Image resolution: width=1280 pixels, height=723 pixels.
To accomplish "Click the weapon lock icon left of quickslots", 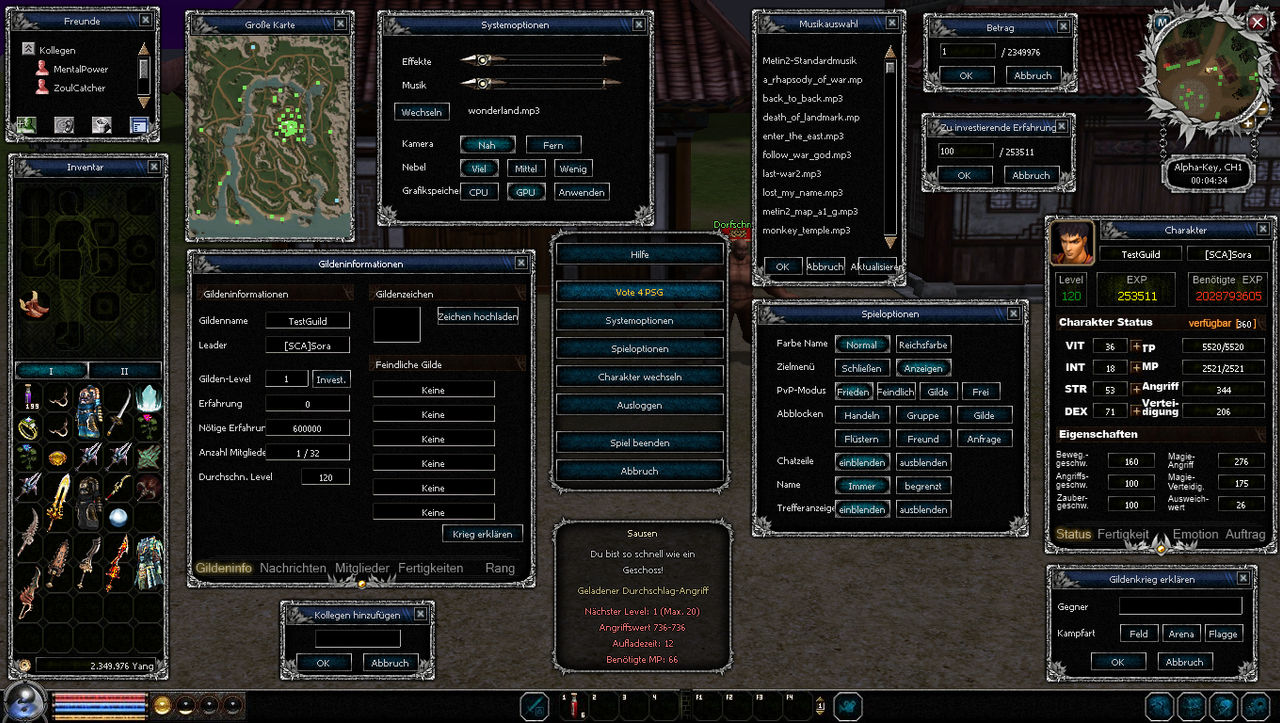I will (x=534, y=706).
